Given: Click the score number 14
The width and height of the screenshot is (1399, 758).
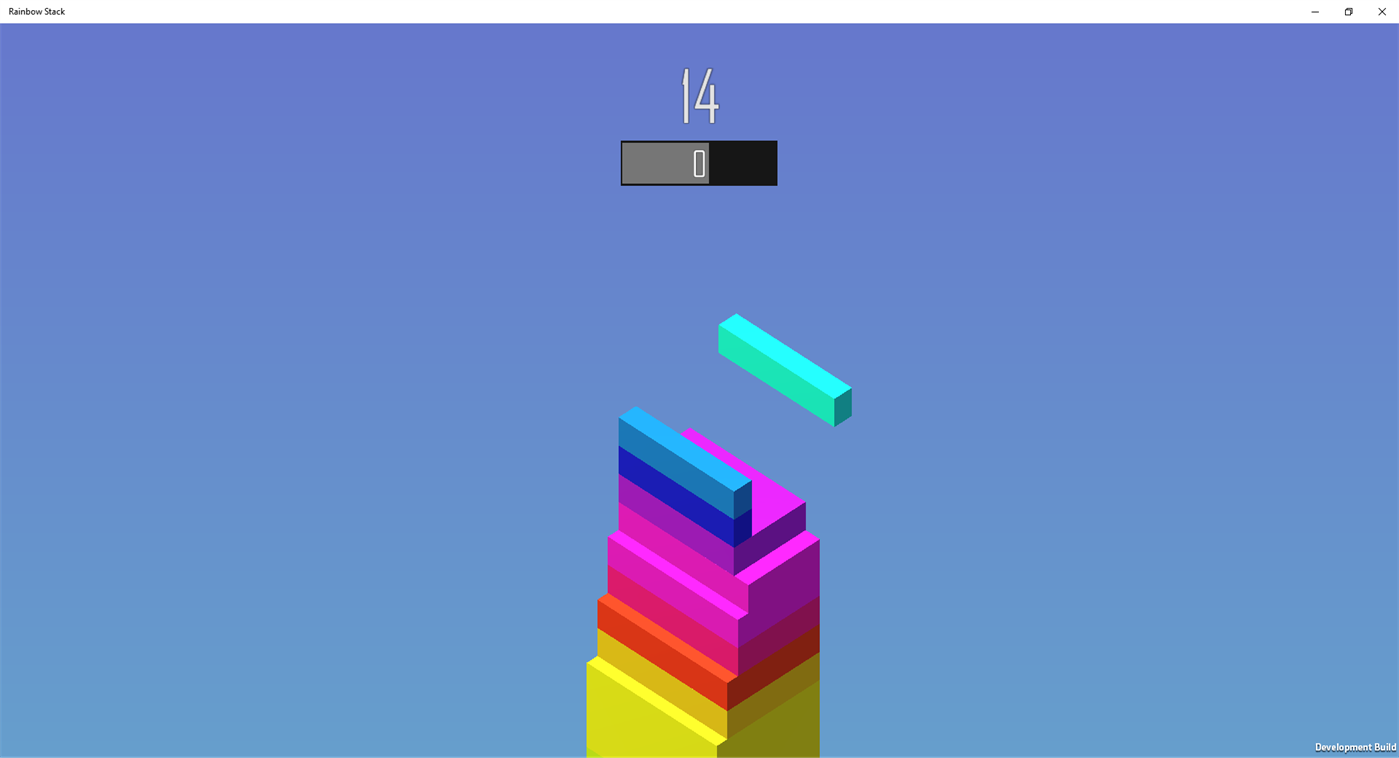Looking at the screenshot, I should (698, 95).
